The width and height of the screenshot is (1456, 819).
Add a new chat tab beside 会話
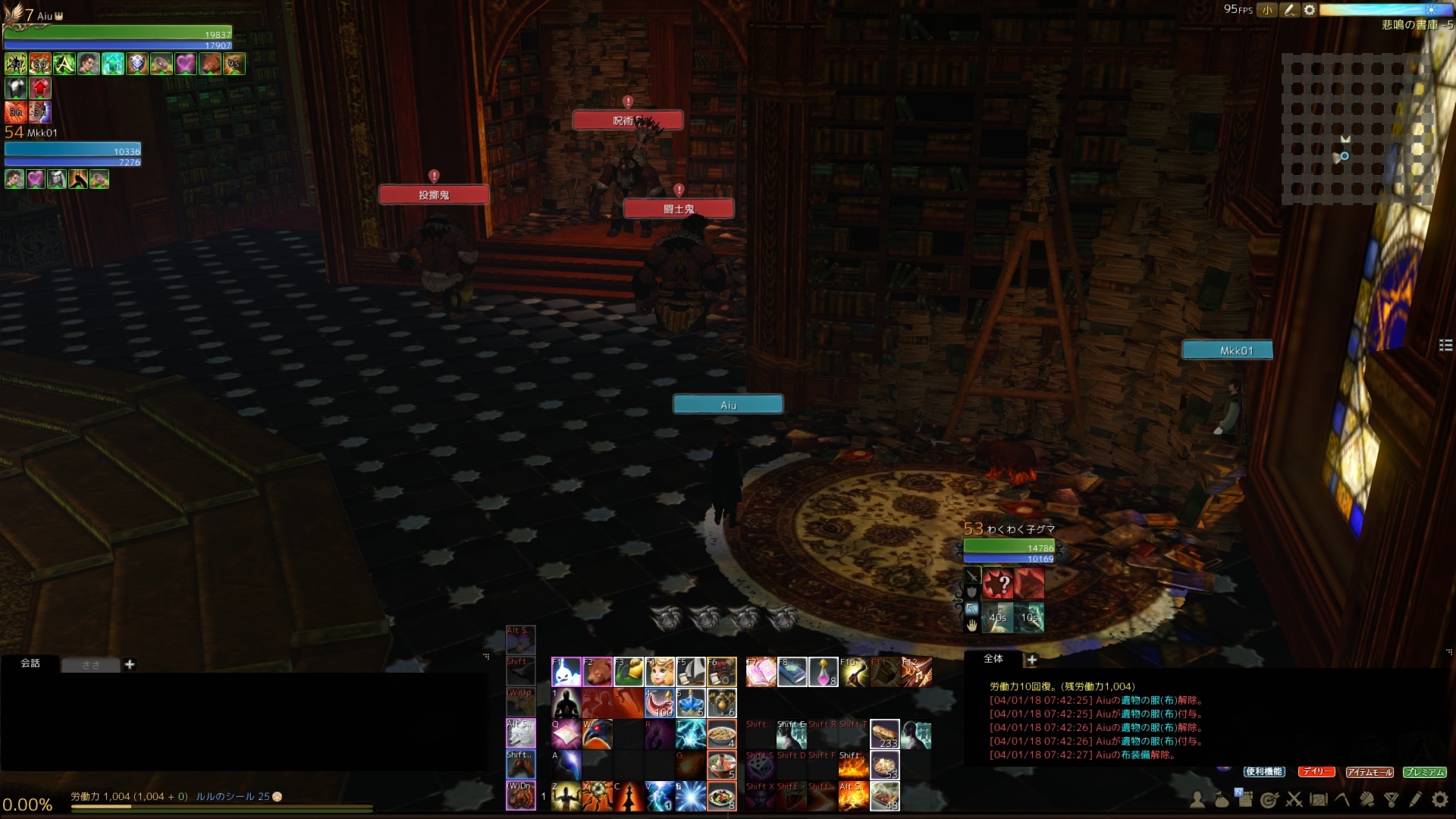pos(130,664)
